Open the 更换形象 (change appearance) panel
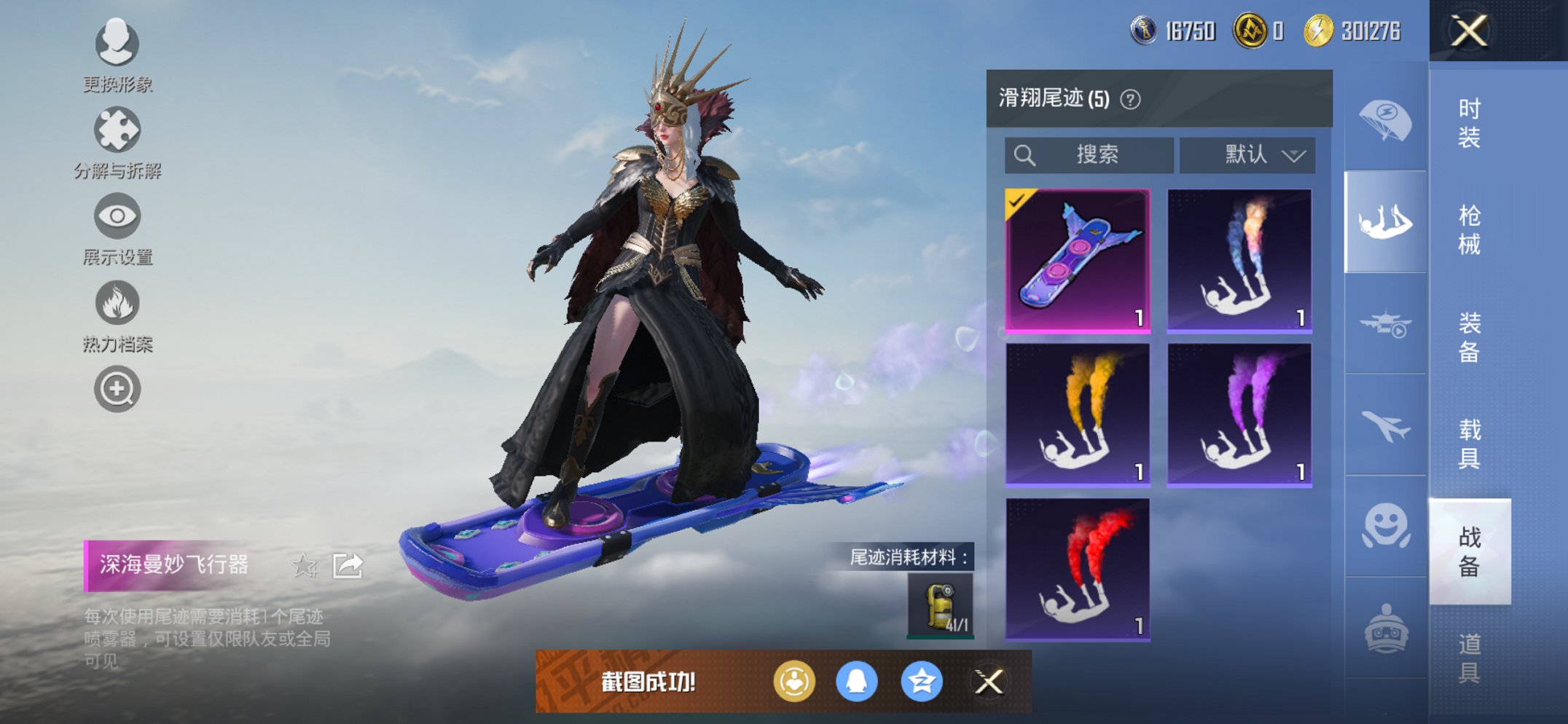This screenshot has height=724, width=1568. pos(117,44)
